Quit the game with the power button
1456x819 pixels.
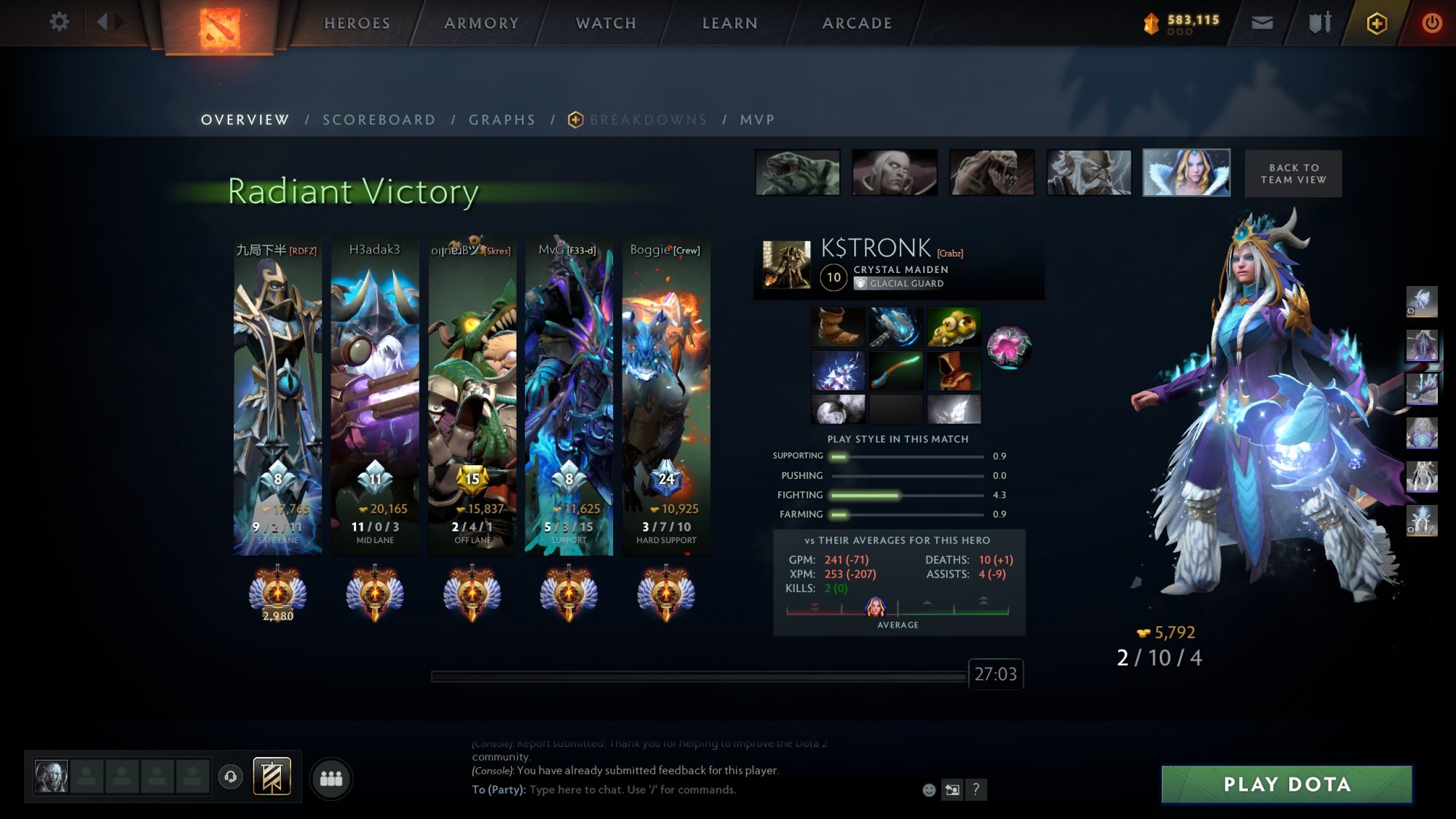click(x=1431, y=23)
